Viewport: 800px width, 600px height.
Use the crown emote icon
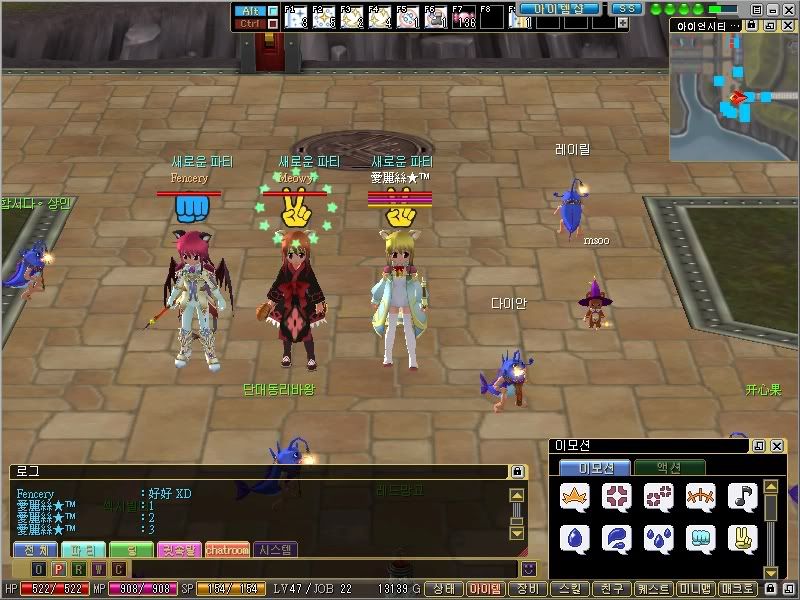[574, 496]
